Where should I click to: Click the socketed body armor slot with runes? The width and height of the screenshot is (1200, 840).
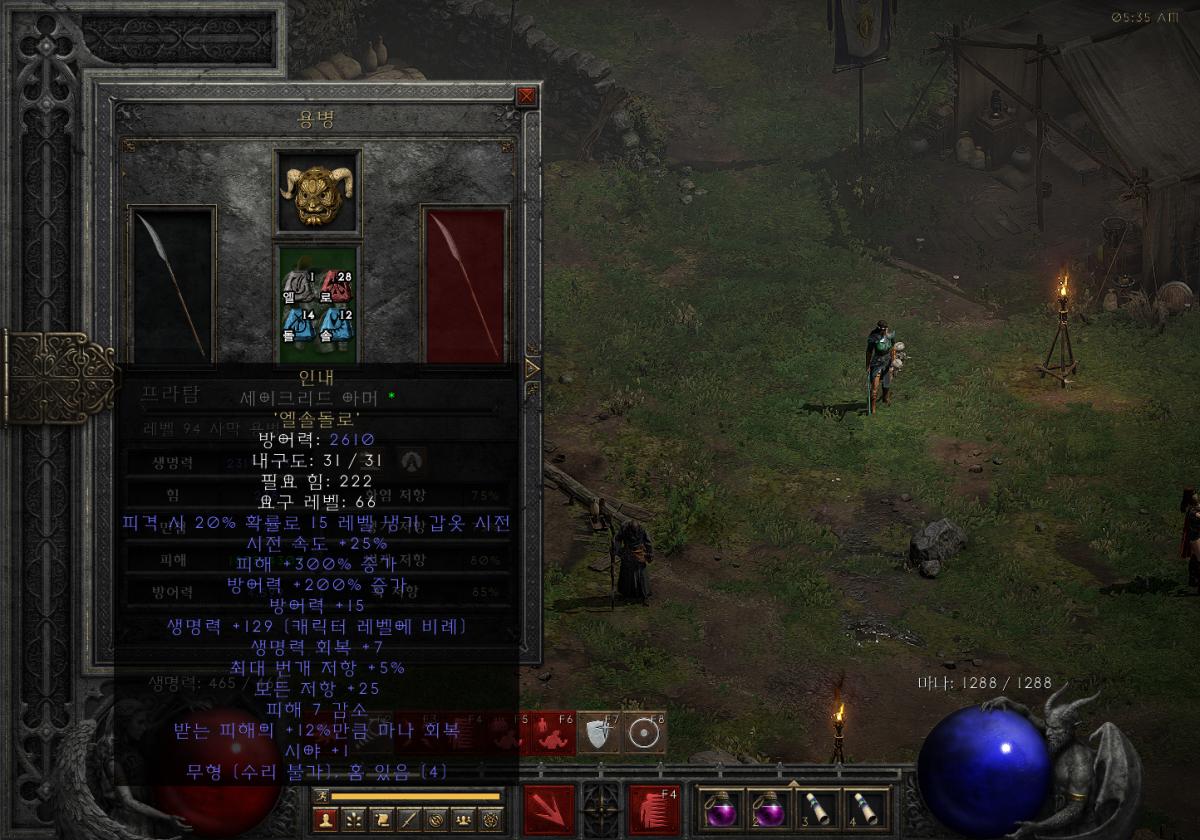tap(318, 304)
